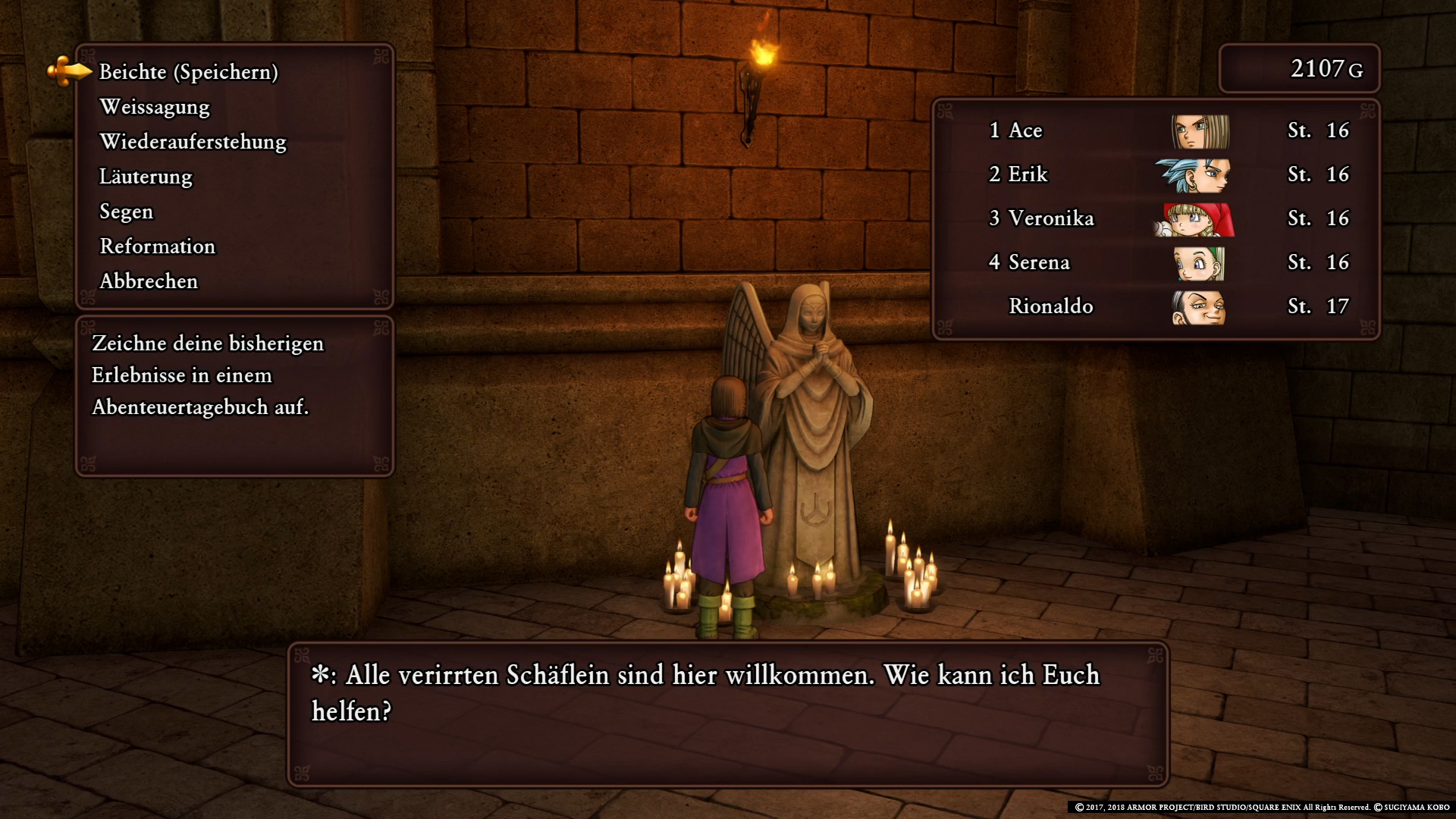Pick Wiederauferstehung from the church menu
The height and width of the screenshot is (819, 1456).
click(193, 142)
